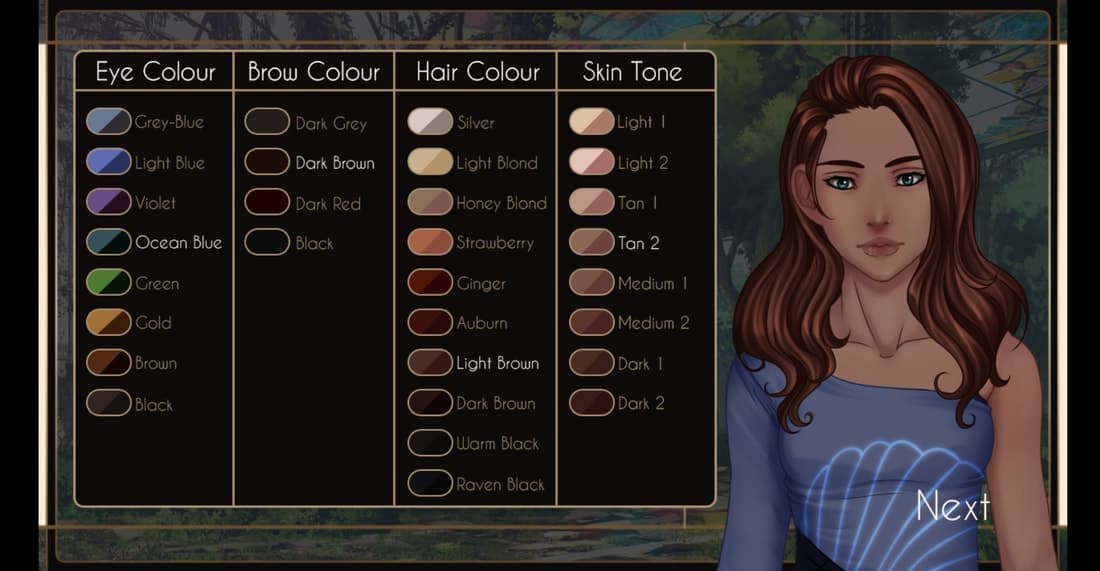Set hair colour to Ginger
Image resolution: width=1100 pixels, height=571 pixels.
click(430, 283)
